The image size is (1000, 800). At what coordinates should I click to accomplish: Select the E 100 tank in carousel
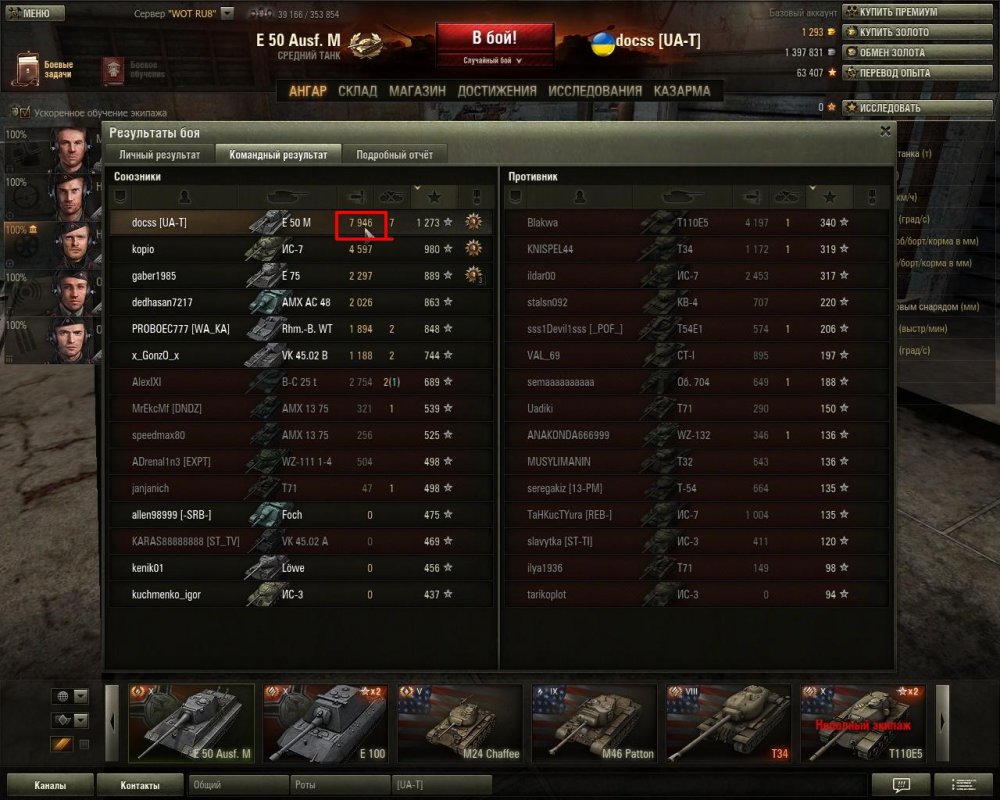point(324,723)
